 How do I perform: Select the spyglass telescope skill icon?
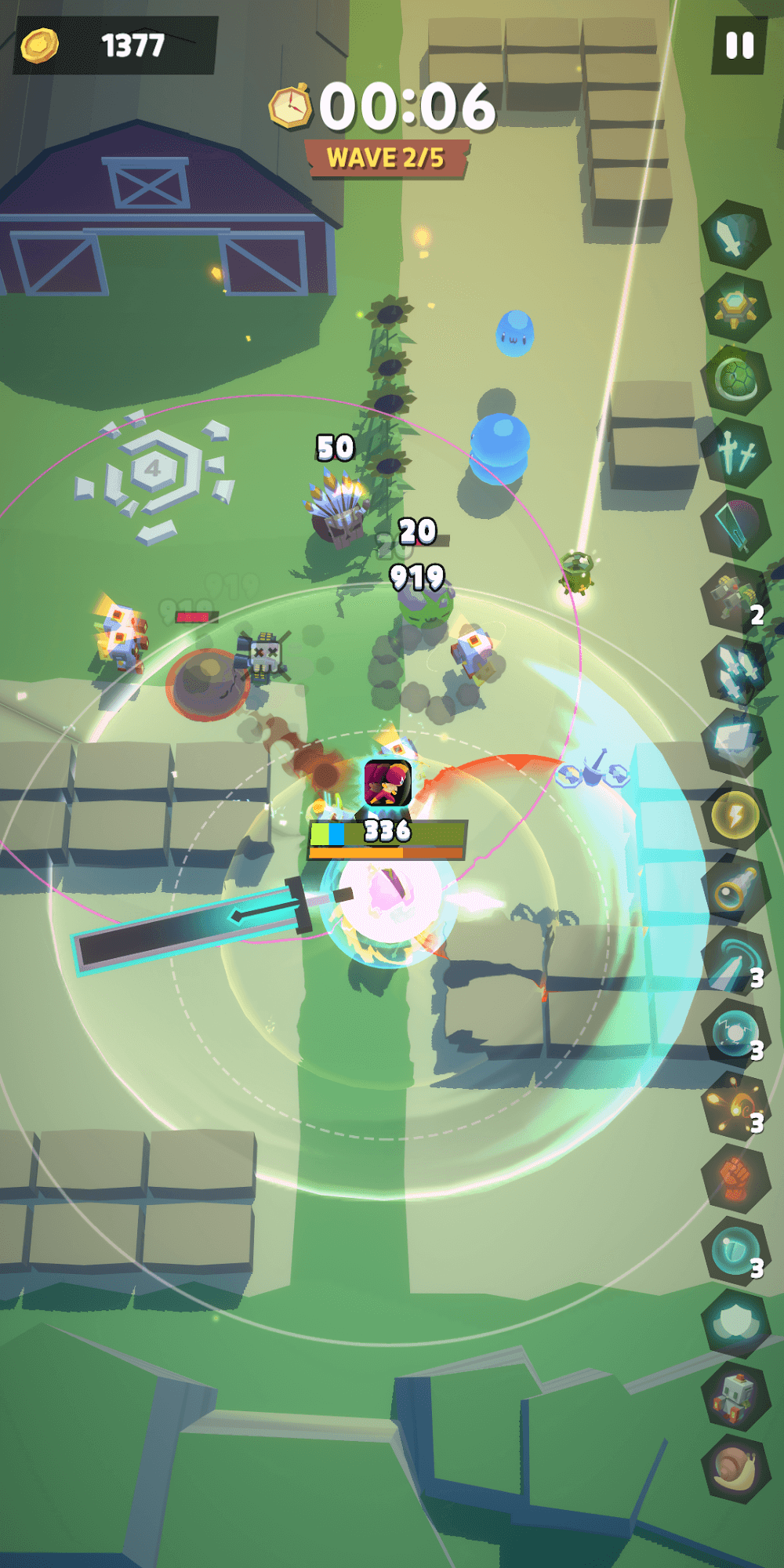click(x=734, y=889)
